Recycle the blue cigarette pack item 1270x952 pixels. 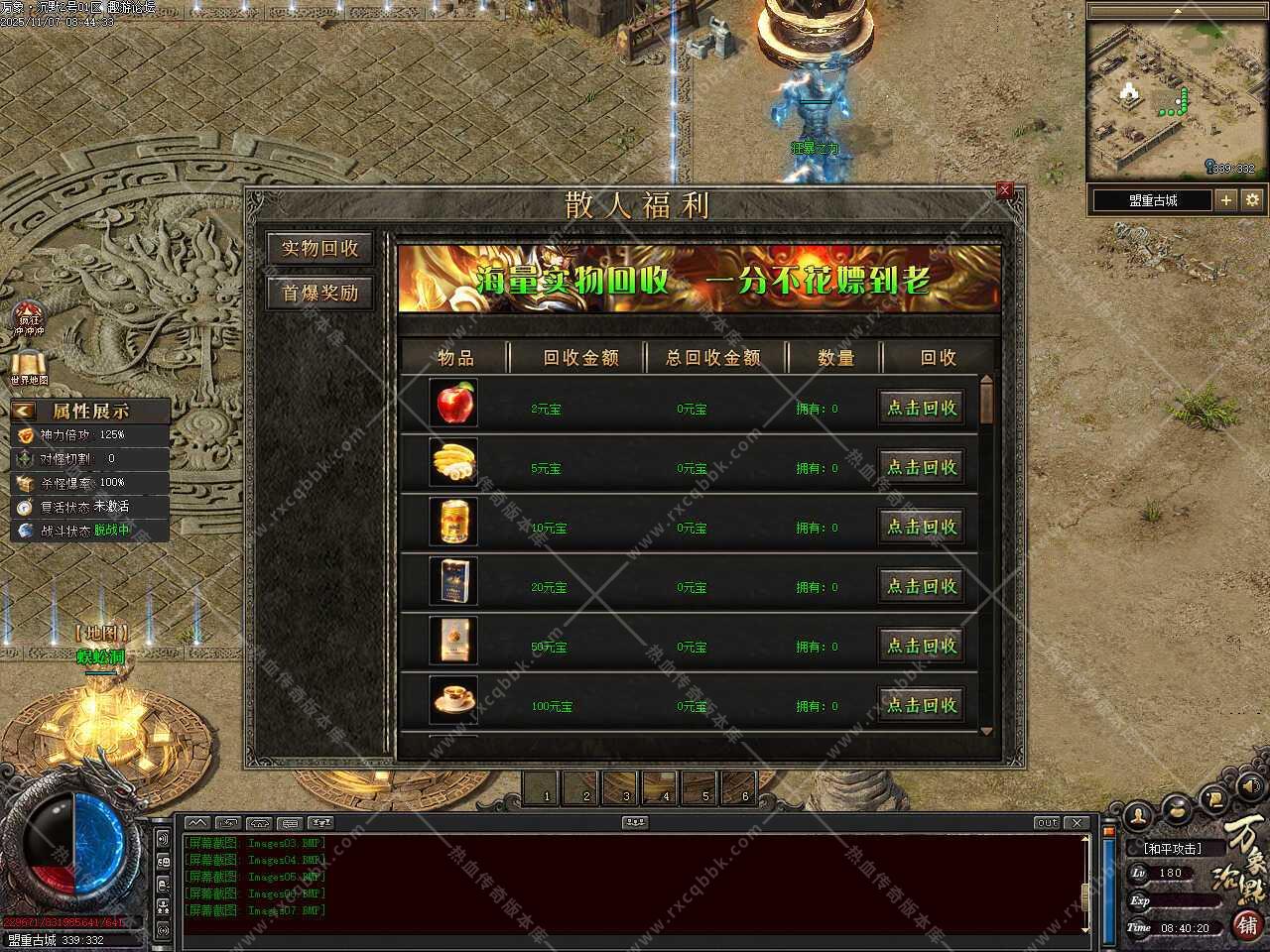[922, 586]
